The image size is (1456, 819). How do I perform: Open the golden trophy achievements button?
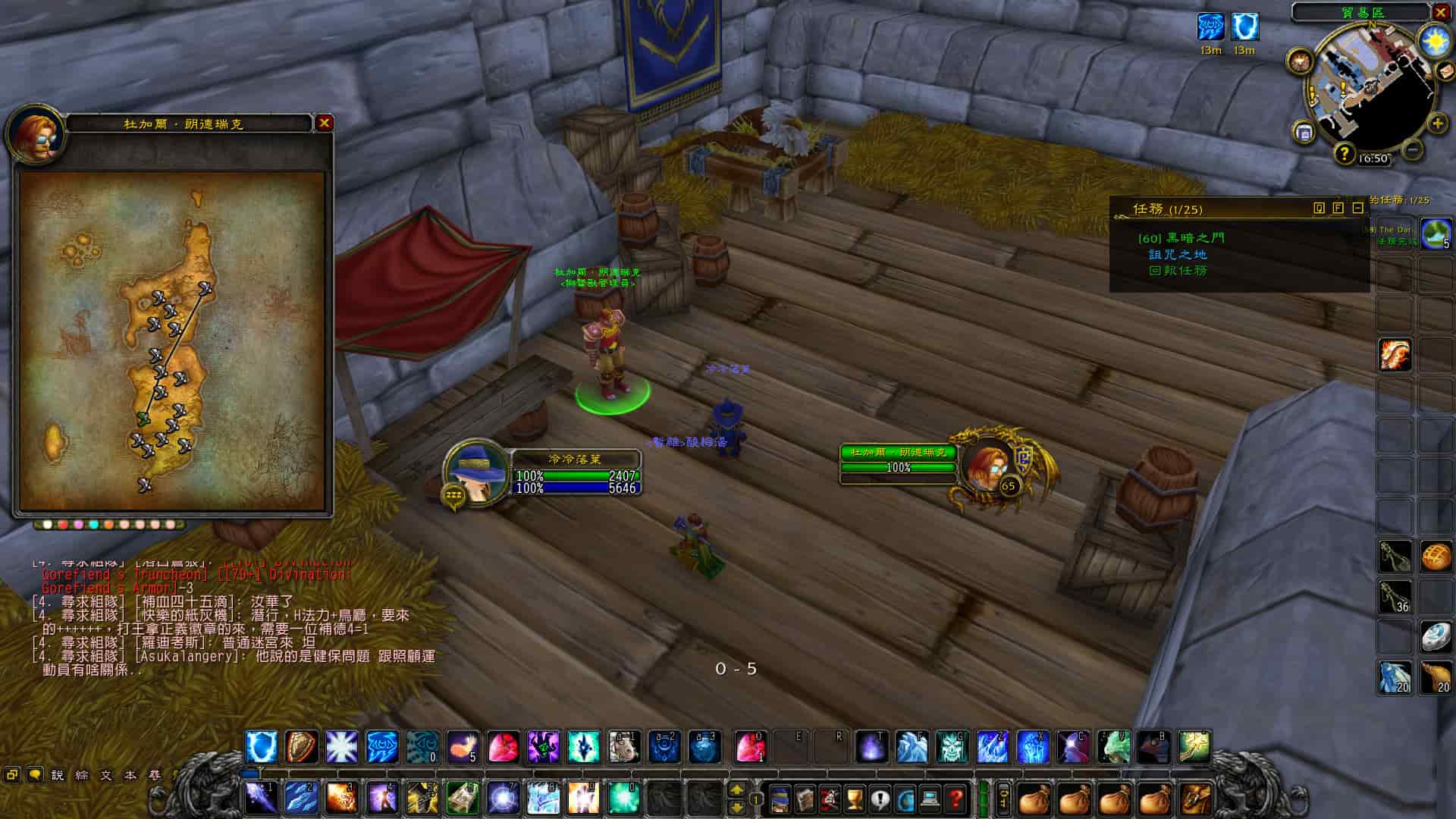(855, 798)
